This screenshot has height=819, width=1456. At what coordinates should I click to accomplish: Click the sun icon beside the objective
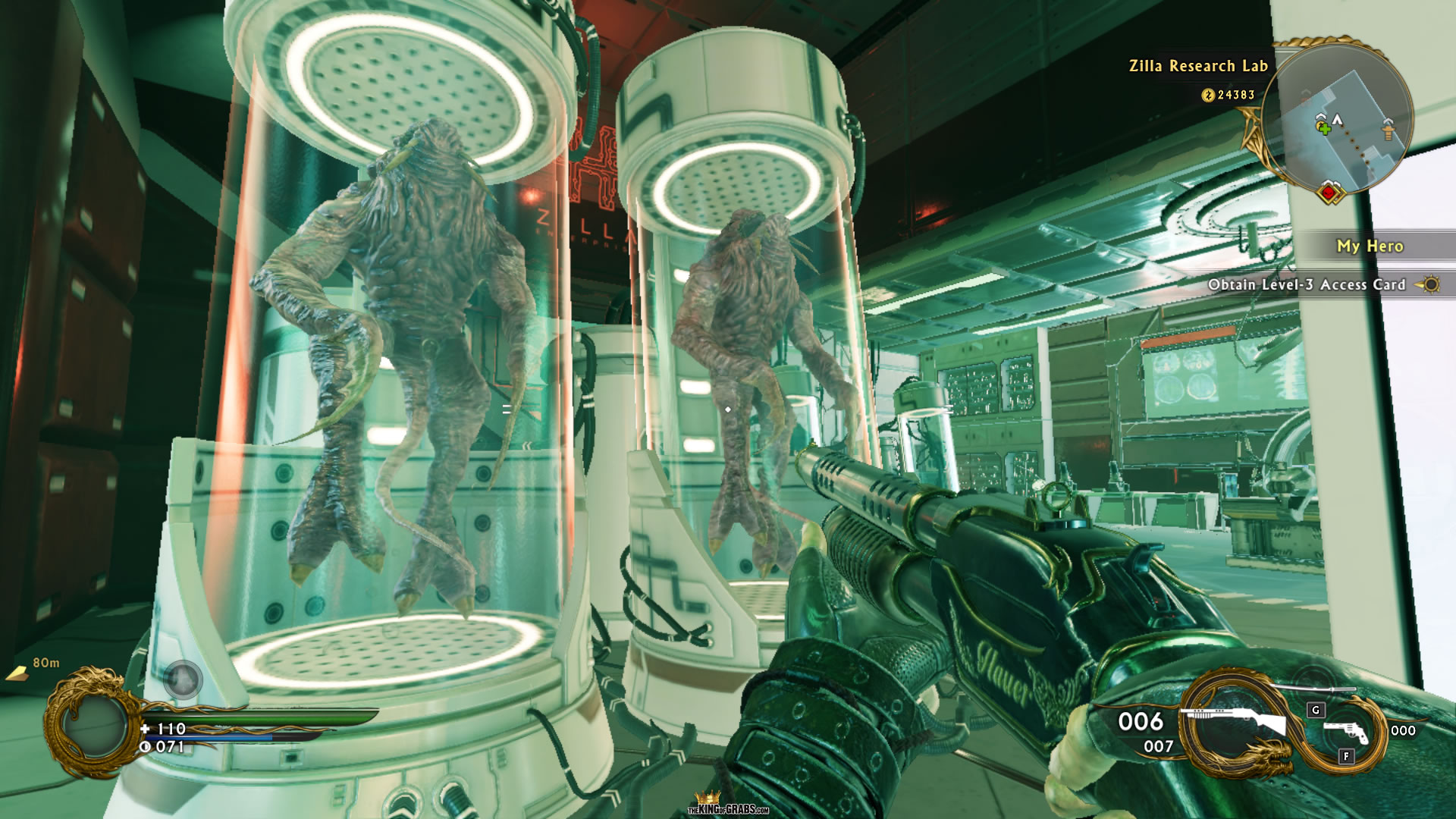[1429, 285]
